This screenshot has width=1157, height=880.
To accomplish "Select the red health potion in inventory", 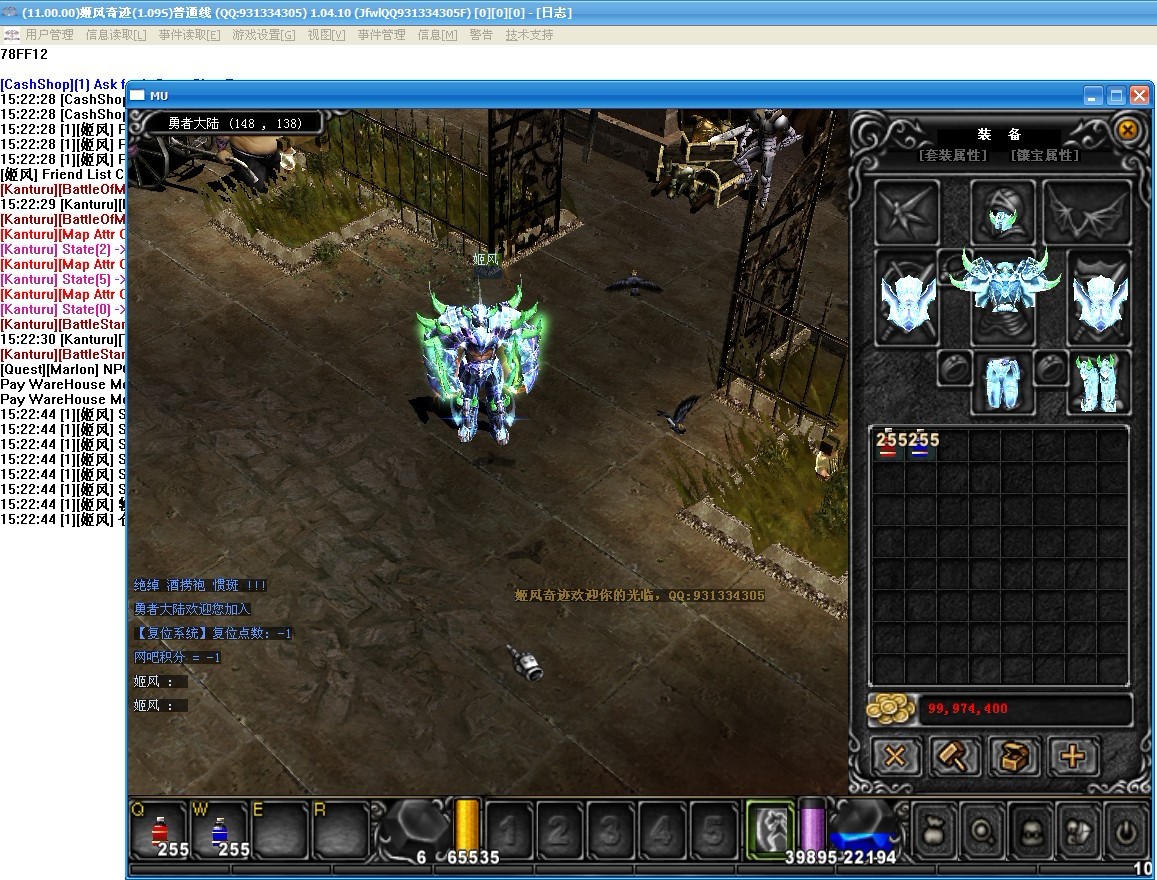I will (x=888, y=446).
